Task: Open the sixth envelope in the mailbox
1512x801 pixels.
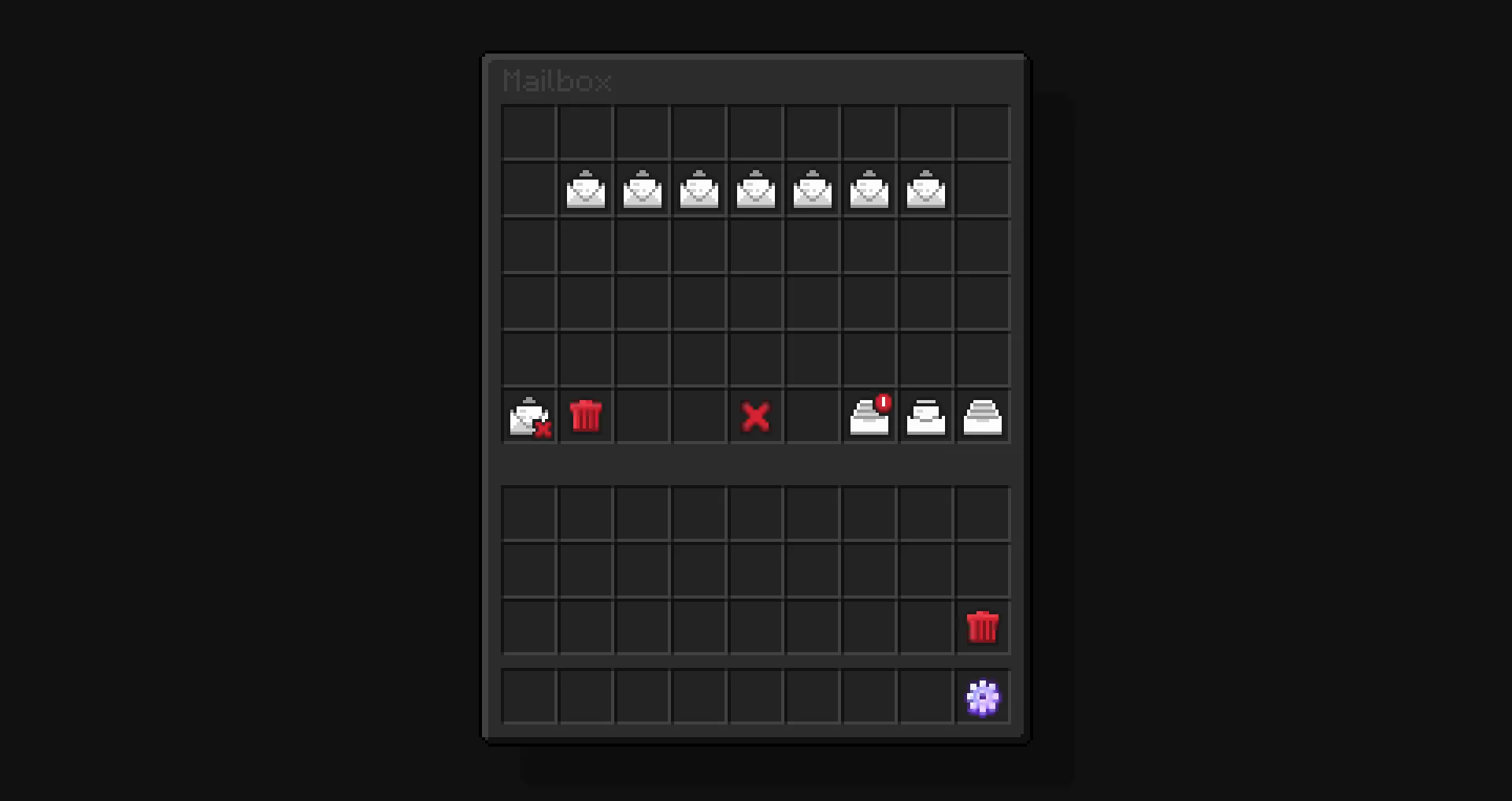Action: 869,189
